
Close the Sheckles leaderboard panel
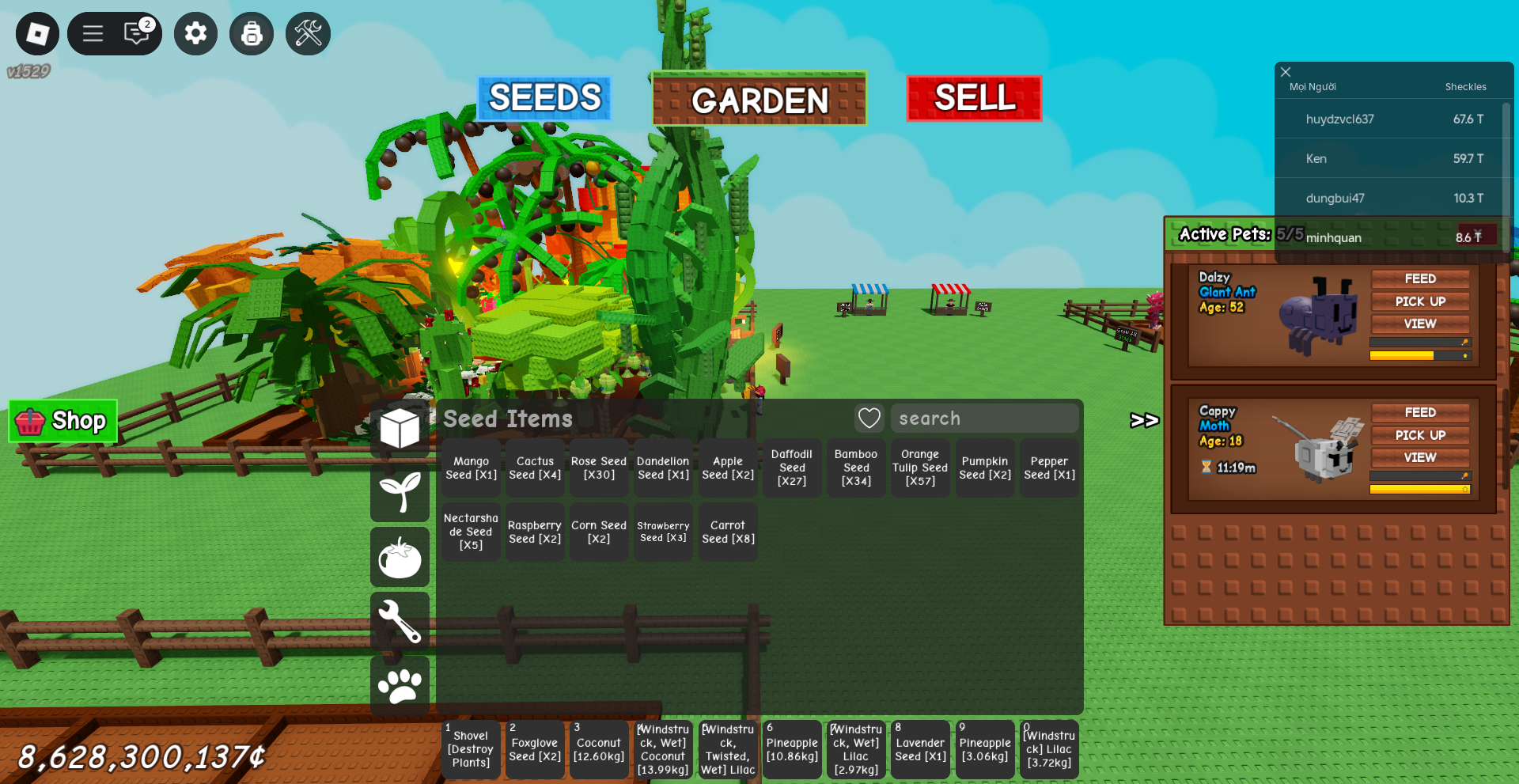1286,72
